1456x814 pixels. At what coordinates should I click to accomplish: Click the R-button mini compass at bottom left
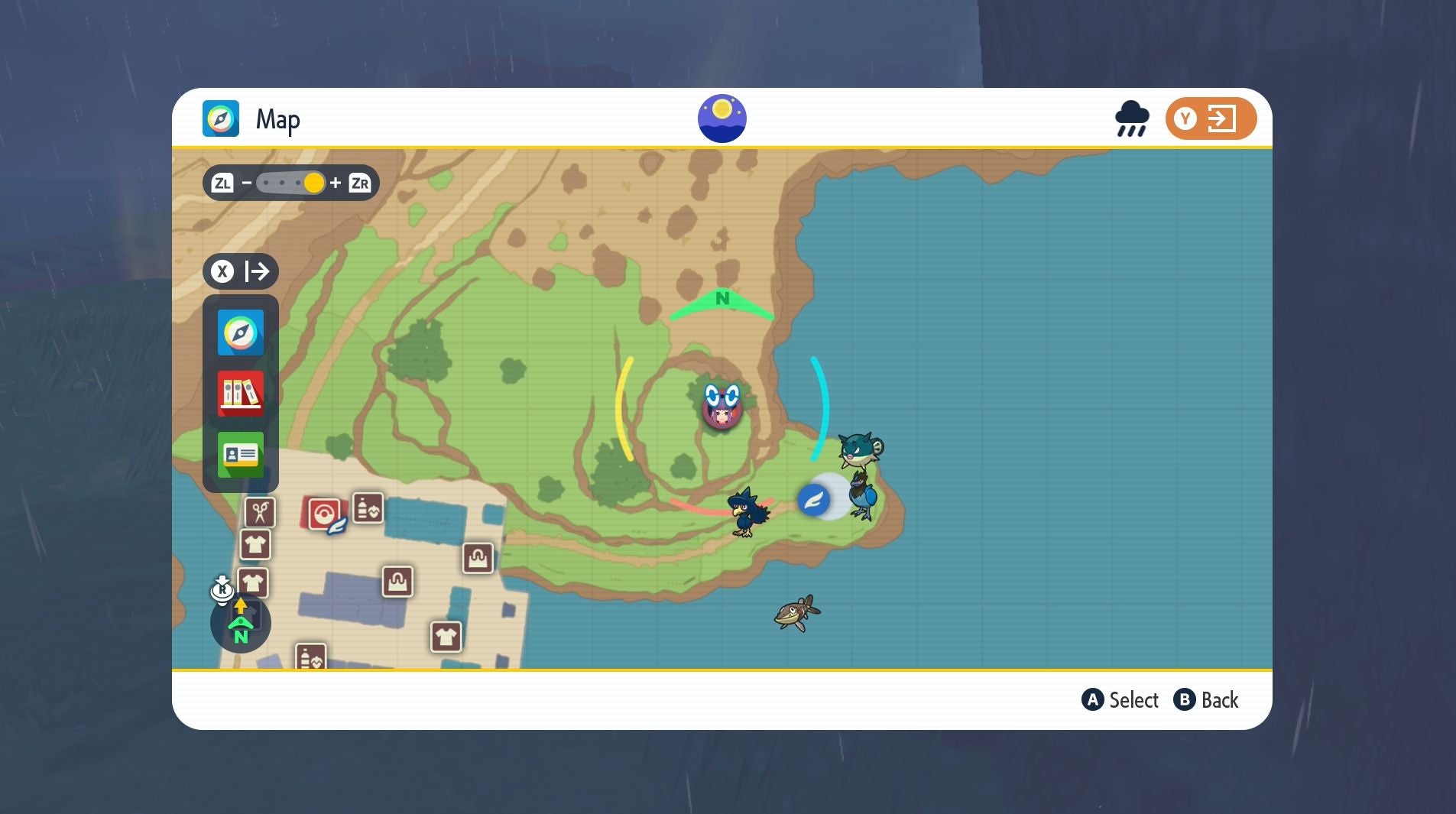pos(239,623)
